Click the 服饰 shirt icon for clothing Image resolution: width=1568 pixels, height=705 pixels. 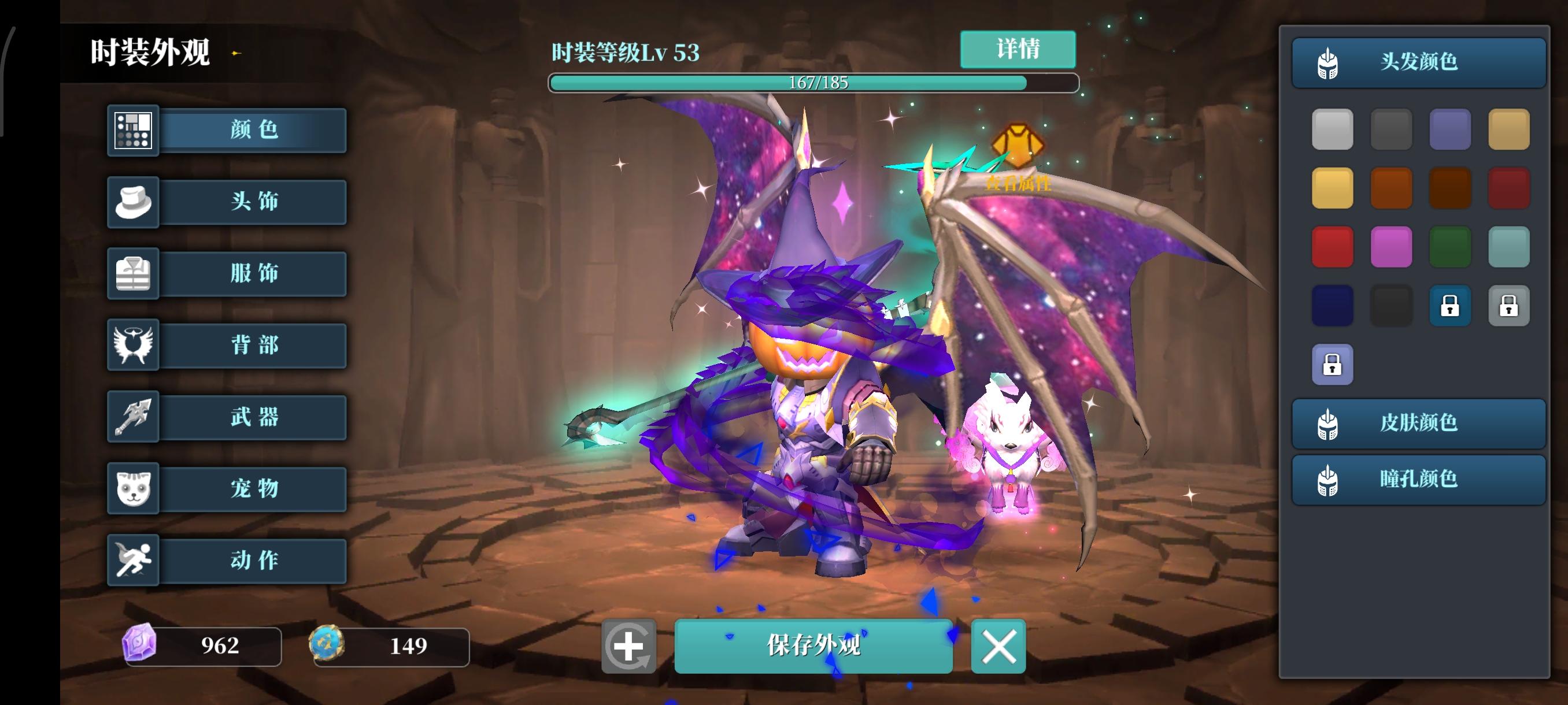pyautogui.click(x=133, y=274)
